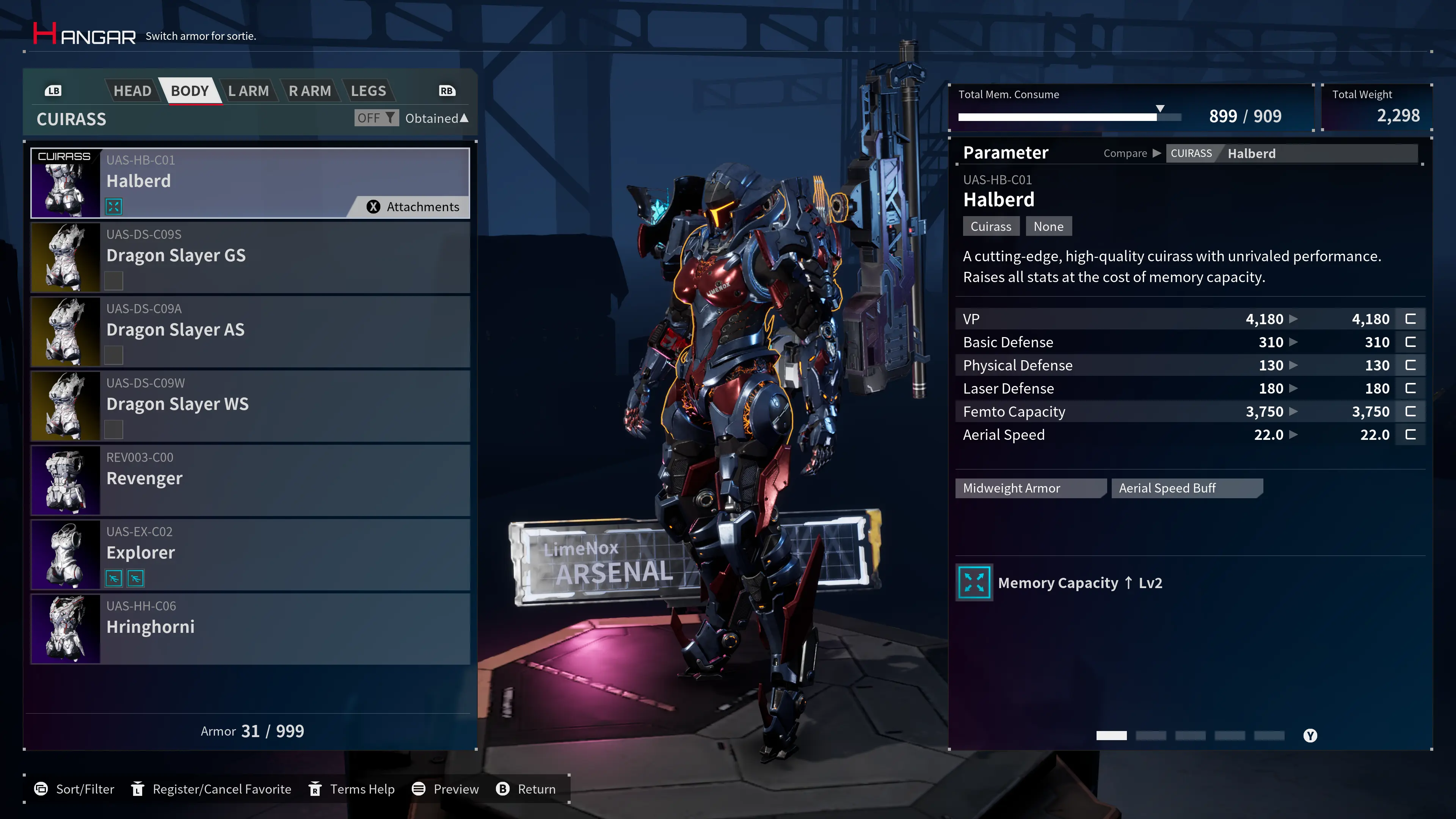The width and height of the screenshot is (1456, 819).
Task: Toggle the OFF filter button
Action: (376, 118)
